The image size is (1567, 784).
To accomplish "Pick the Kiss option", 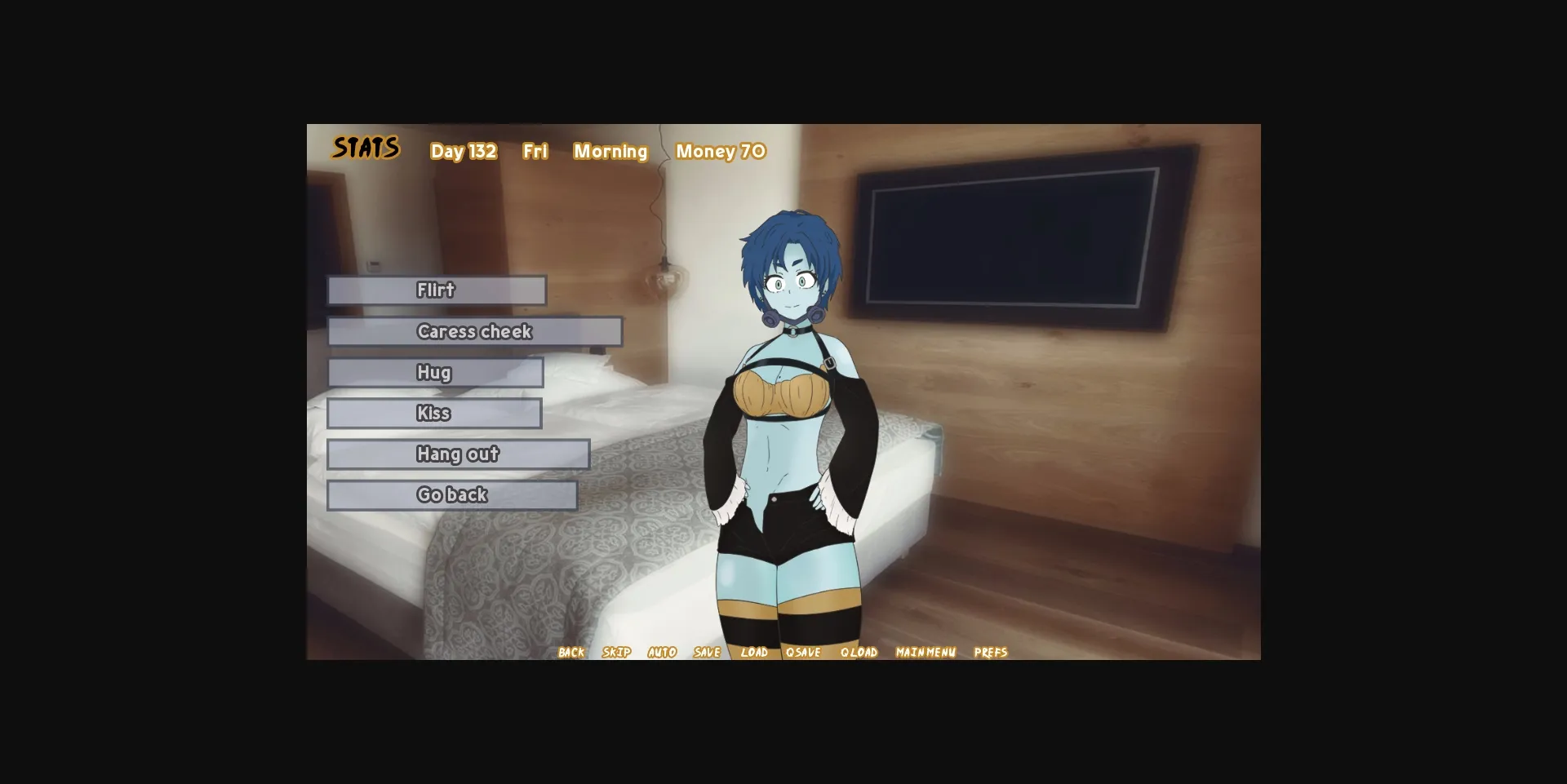I will (434, 414).
